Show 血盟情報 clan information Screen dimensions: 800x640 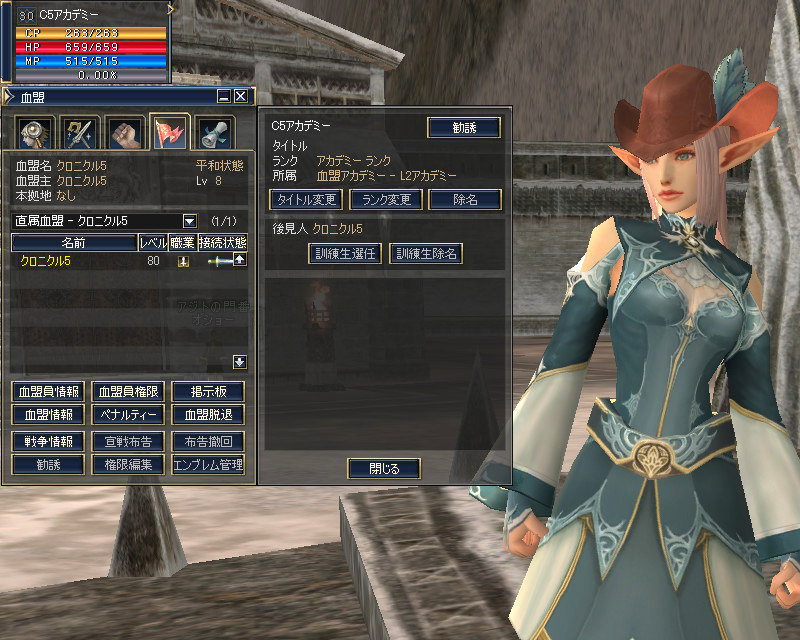click(x=47, y=414)
